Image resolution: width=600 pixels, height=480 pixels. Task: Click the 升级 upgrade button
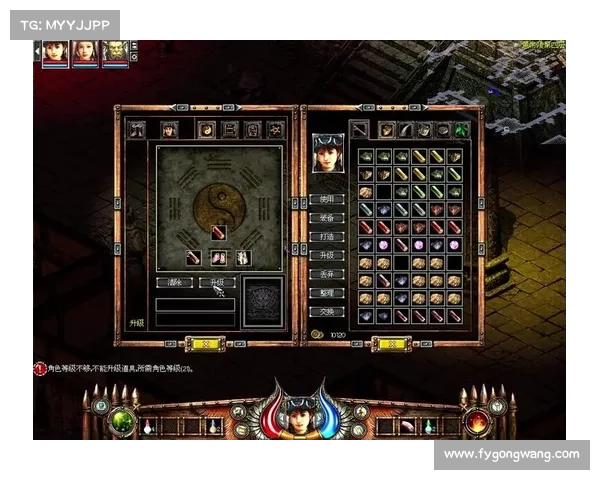tap(216, 283)
